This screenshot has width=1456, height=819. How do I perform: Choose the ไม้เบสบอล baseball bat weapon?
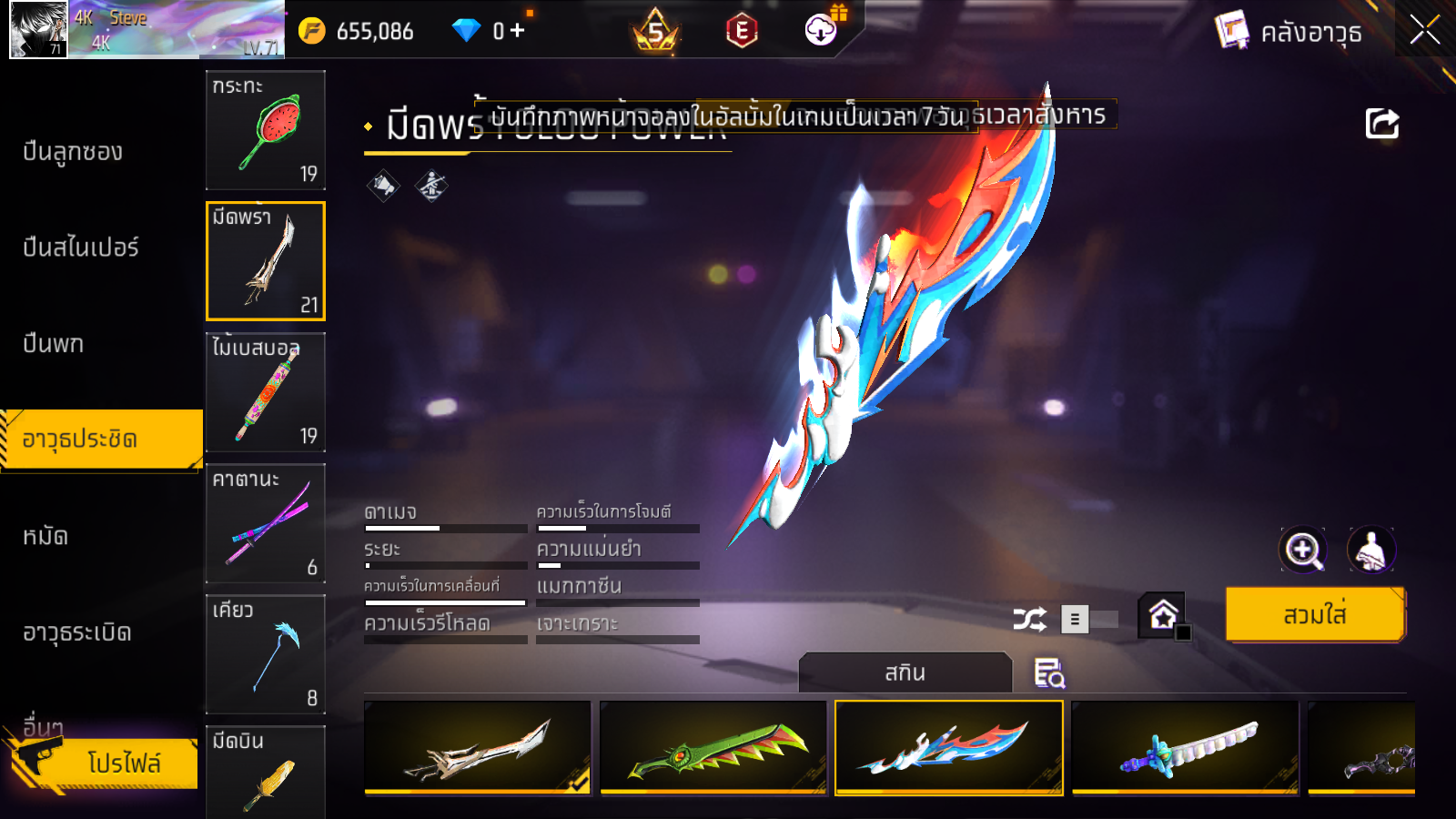[266, 392]
